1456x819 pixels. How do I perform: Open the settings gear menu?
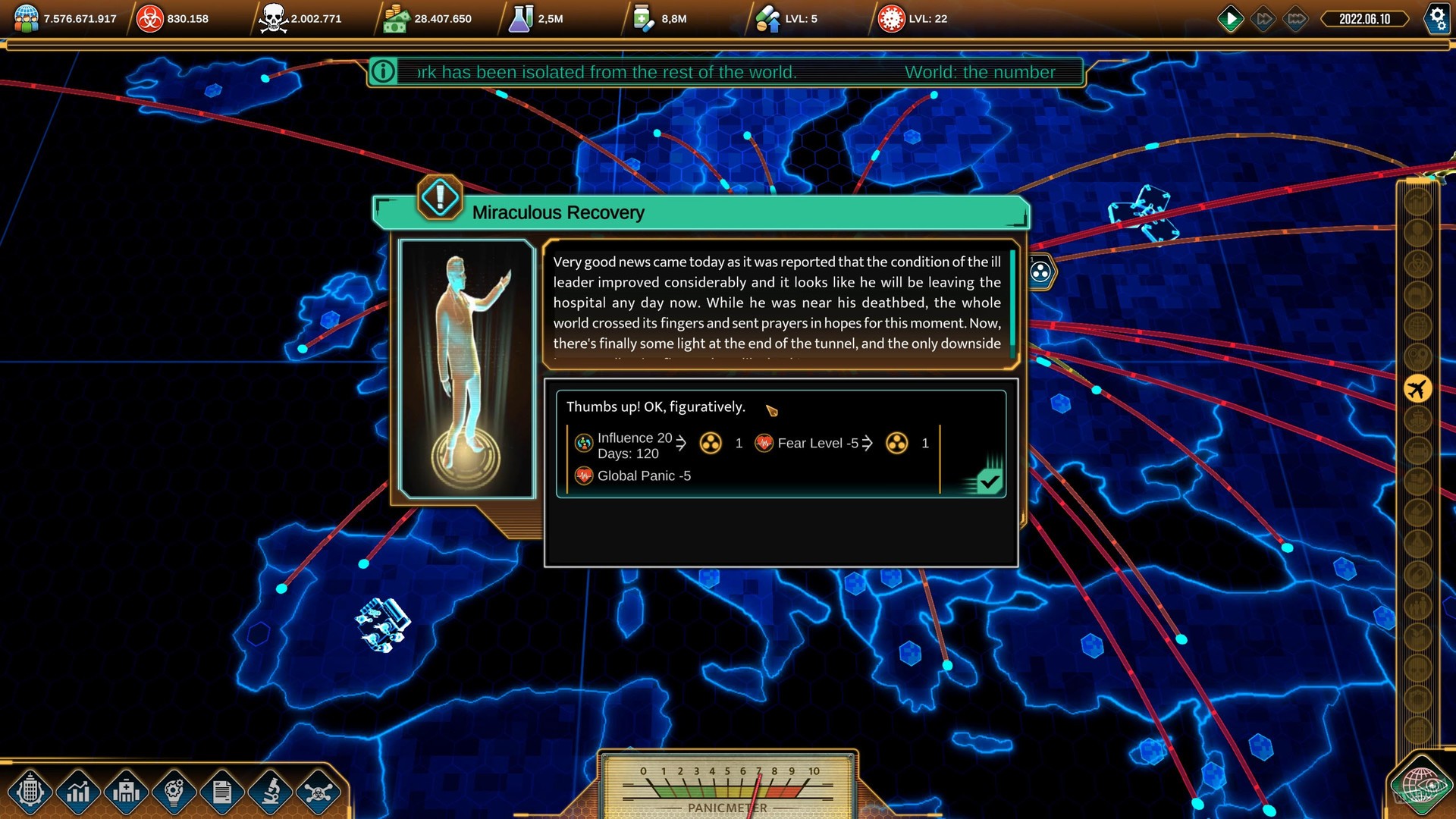[x=1438, y=19]
